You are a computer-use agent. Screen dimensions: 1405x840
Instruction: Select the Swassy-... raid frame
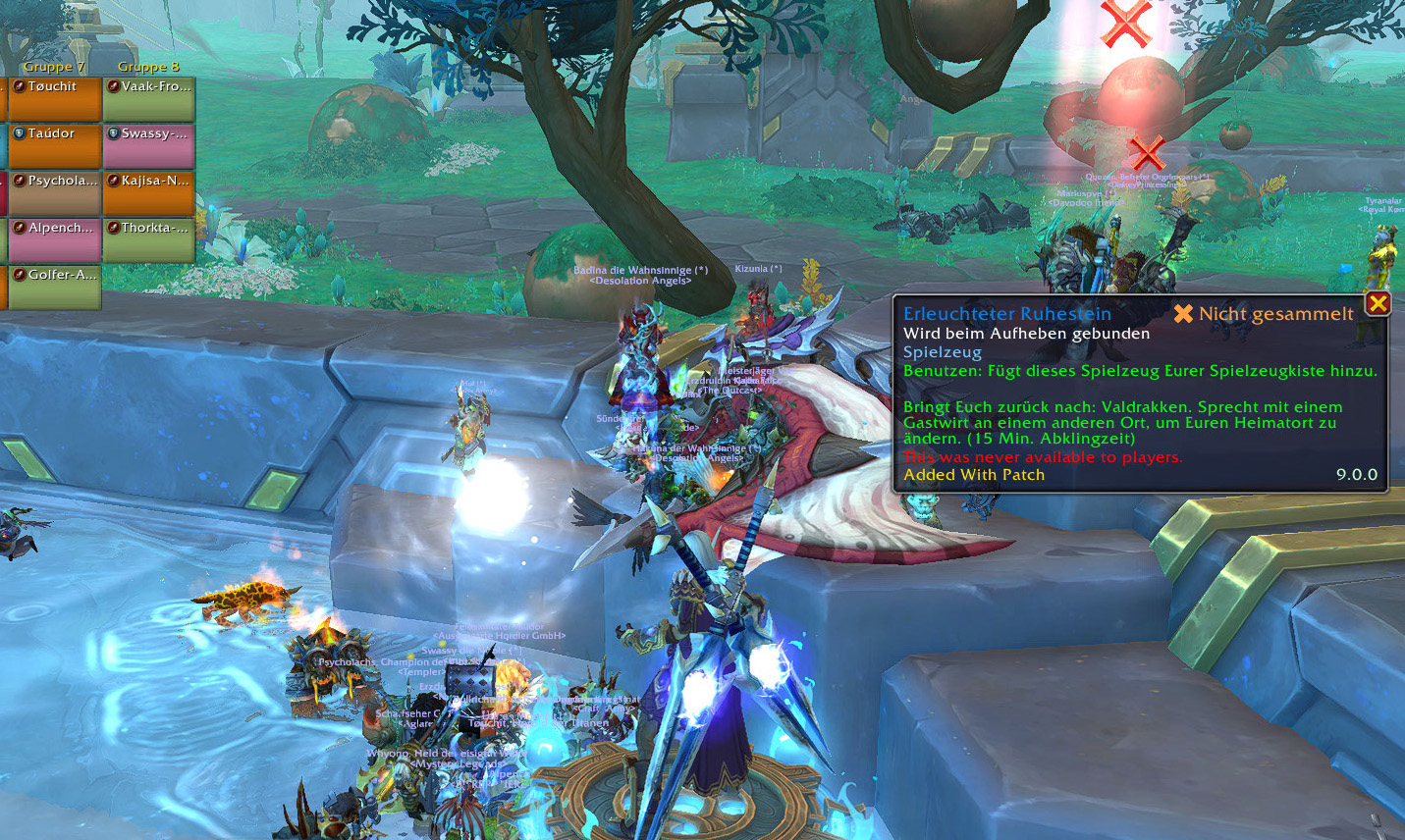tap(149, 146)
